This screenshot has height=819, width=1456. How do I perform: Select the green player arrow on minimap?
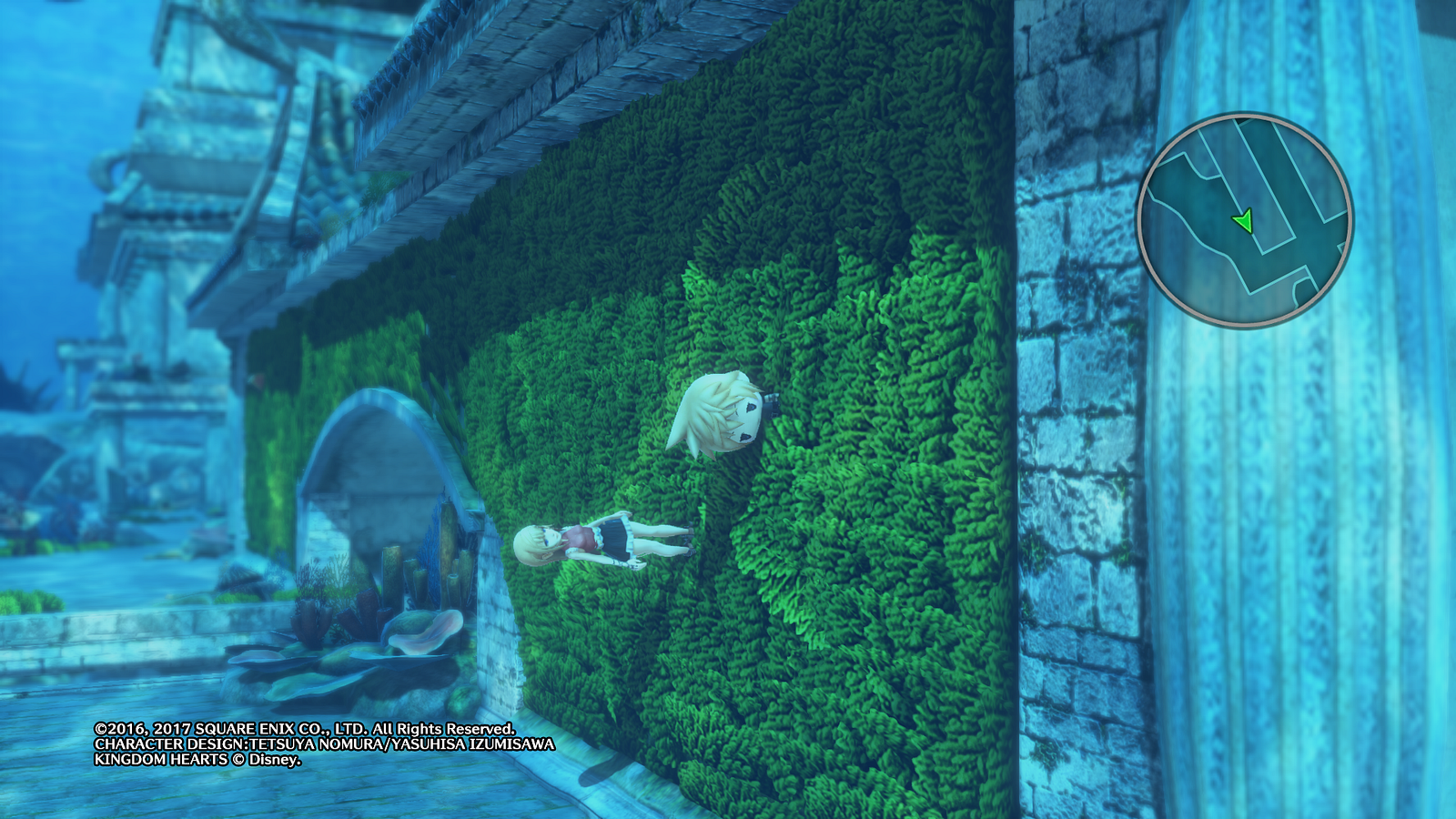(x=1242, y=221)
